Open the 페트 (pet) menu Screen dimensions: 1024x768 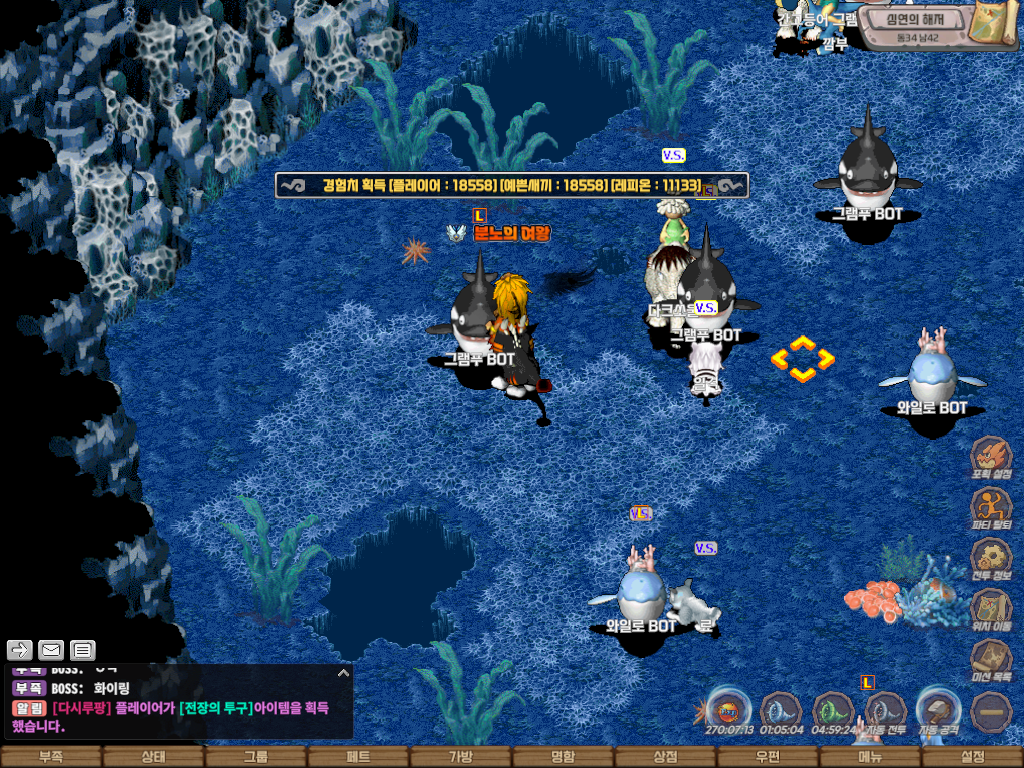pos(358,757)
